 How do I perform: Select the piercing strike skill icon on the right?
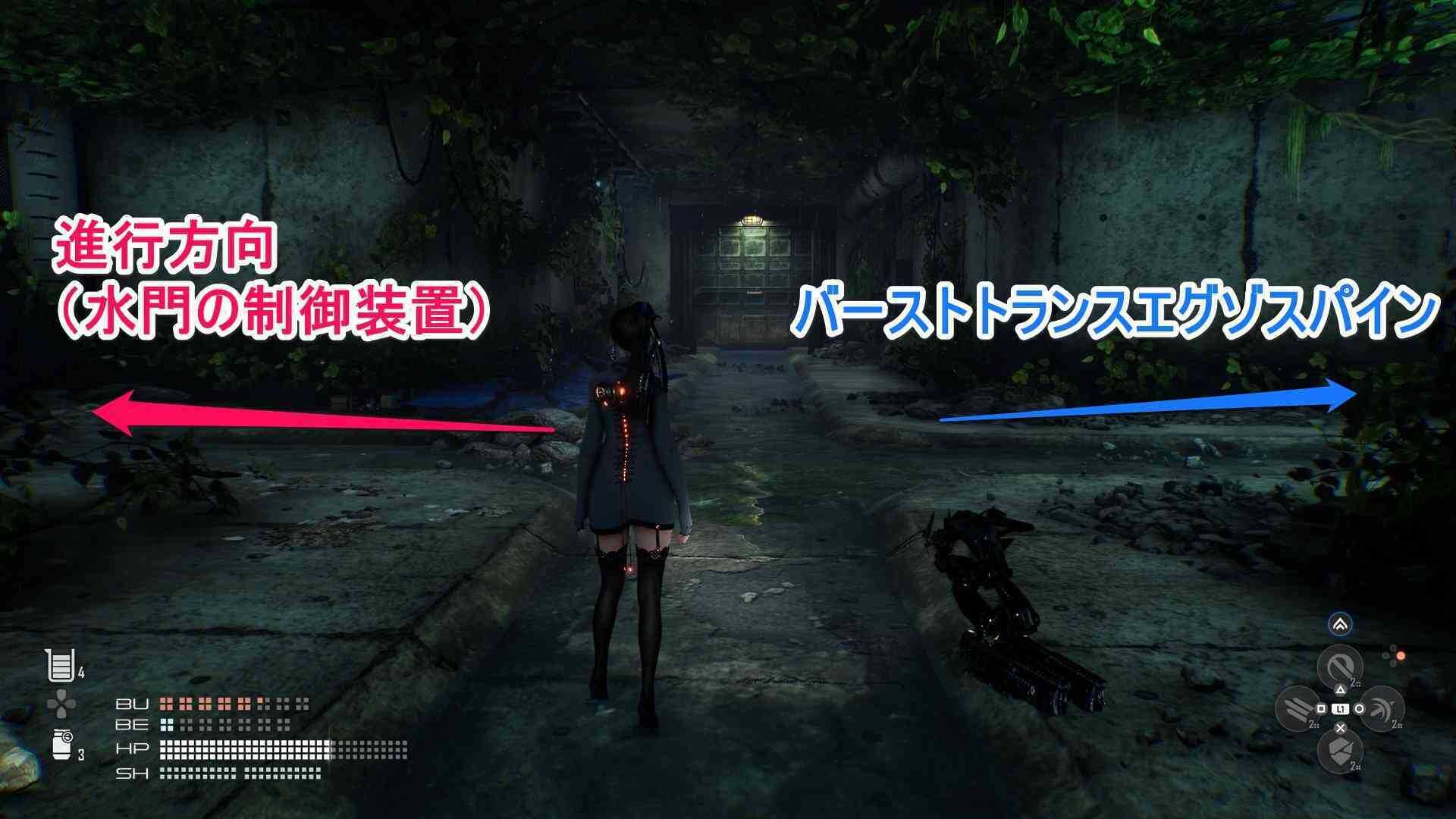[x=1382, y=708]
